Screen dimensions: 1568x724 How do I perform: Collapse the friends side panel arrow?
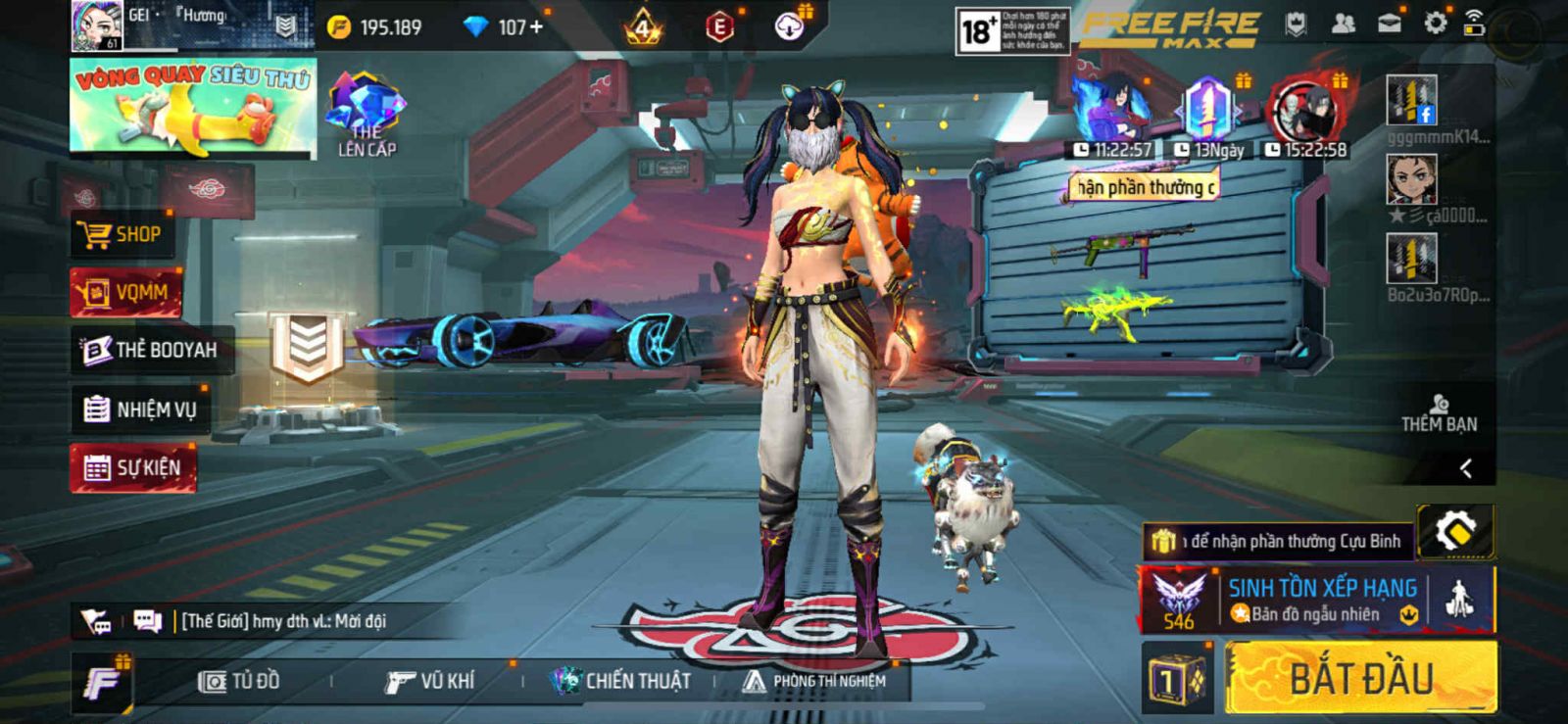pyautogui.click(x=1465, y=468)
